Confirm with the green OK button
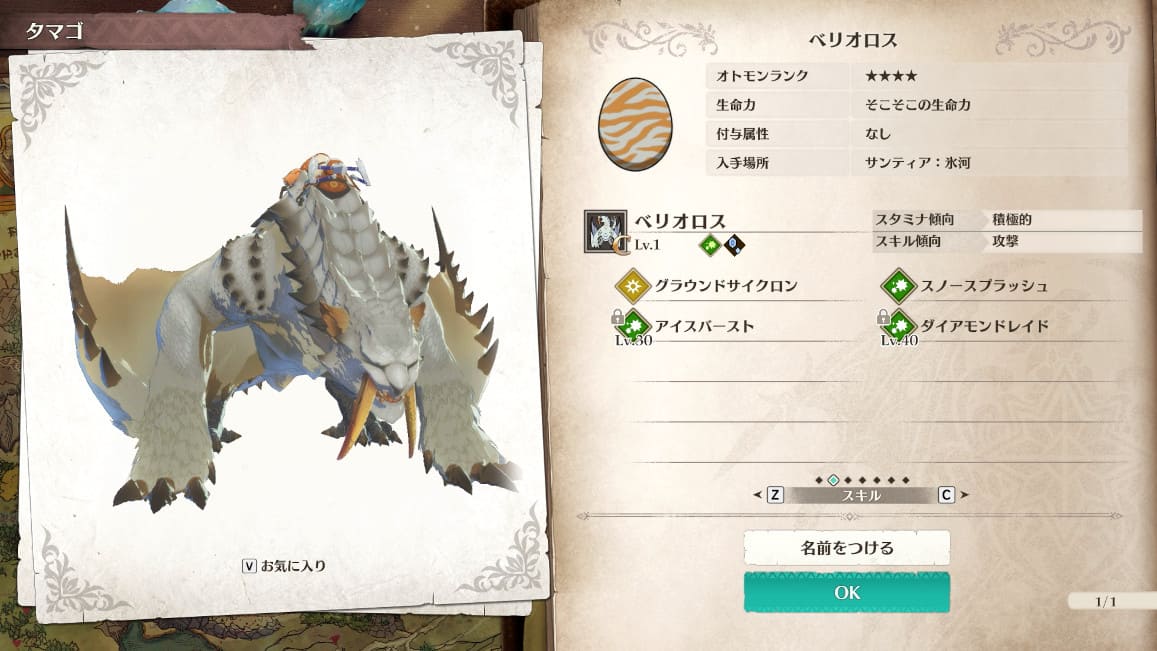1157x651 pixels. coord(846,592)
